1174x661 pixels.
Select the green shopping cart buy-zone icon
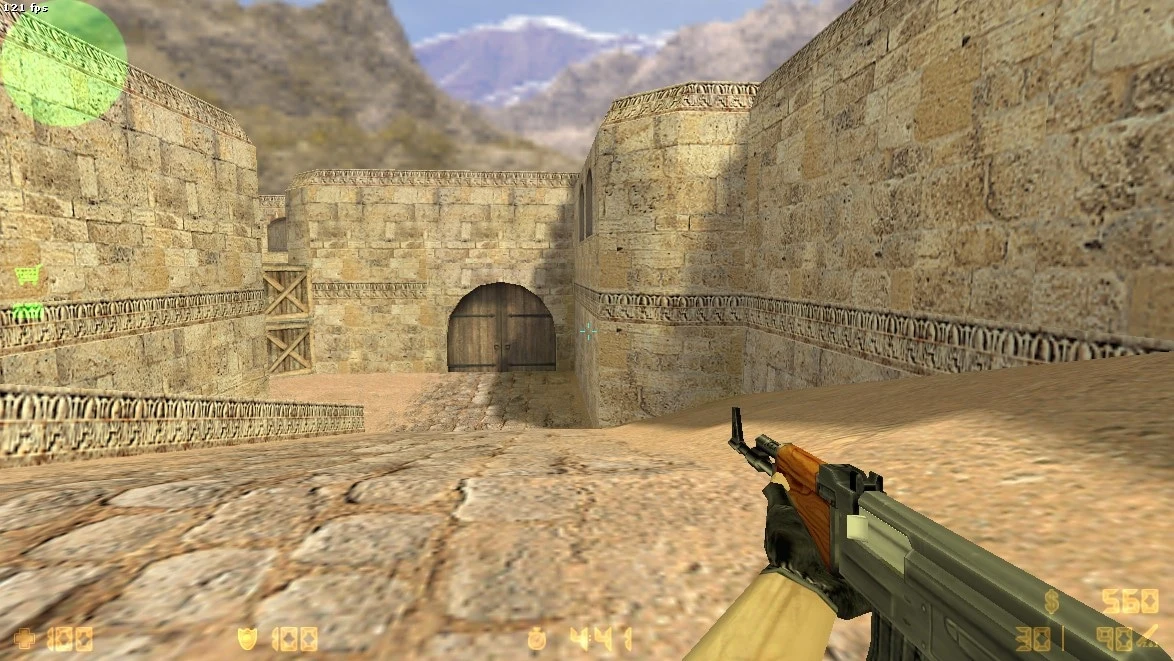point(28,274)
